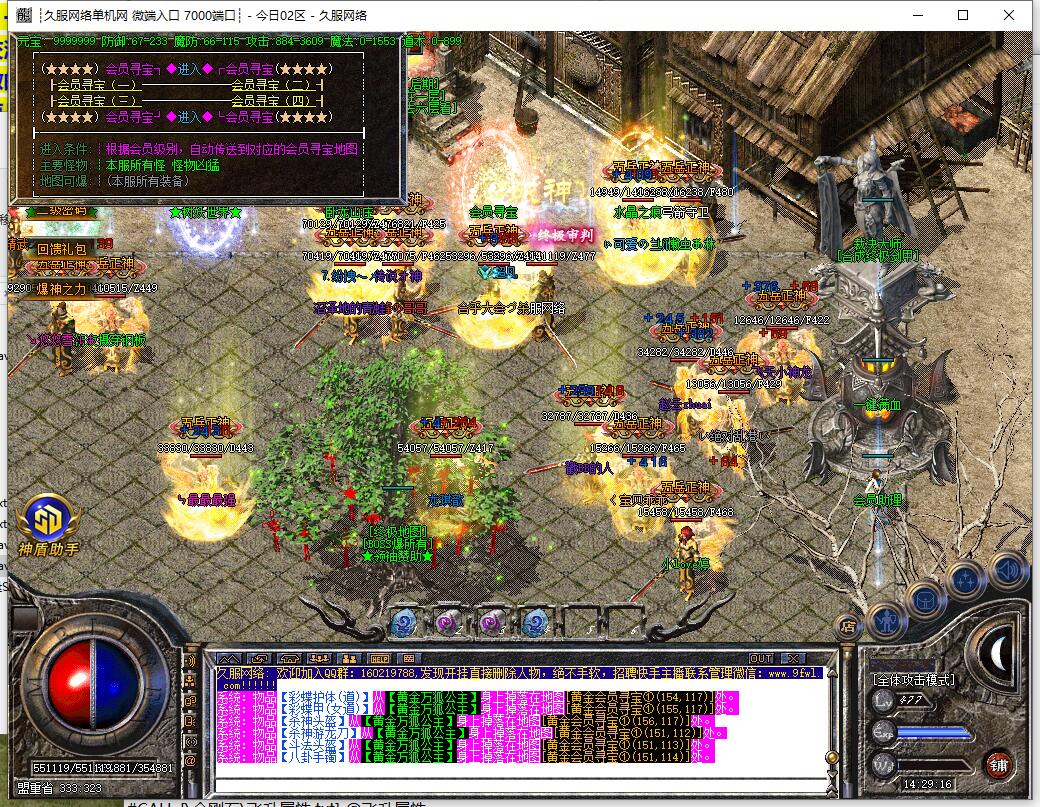Click the OUT button above the chat
The height and width of the screenshot is (807, 1040).
click(x=761, y=658)
